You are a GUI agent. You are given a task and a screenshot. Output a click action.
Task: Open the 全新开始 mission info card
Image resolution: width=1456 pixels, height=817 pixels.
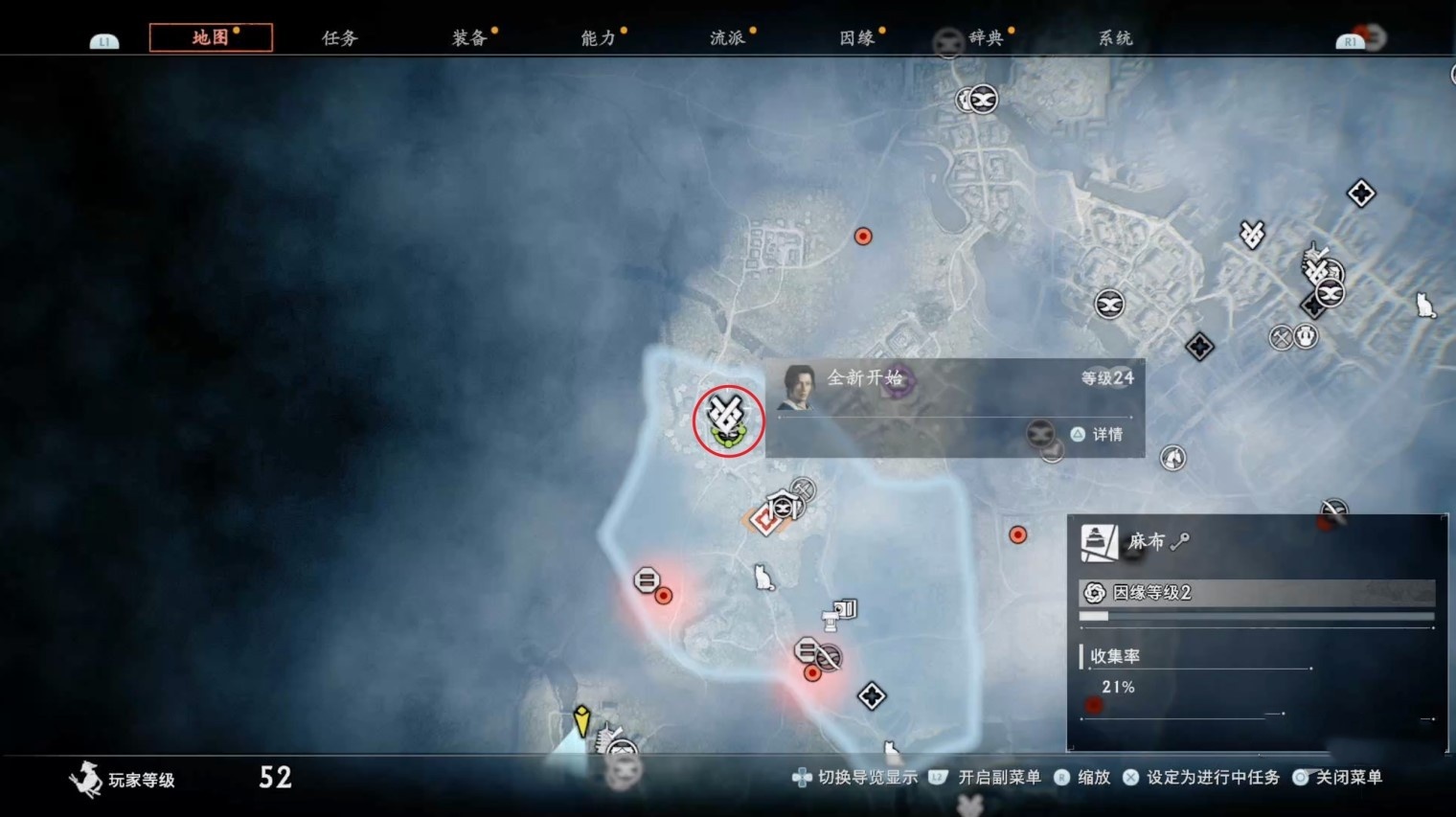coord(954,407)
